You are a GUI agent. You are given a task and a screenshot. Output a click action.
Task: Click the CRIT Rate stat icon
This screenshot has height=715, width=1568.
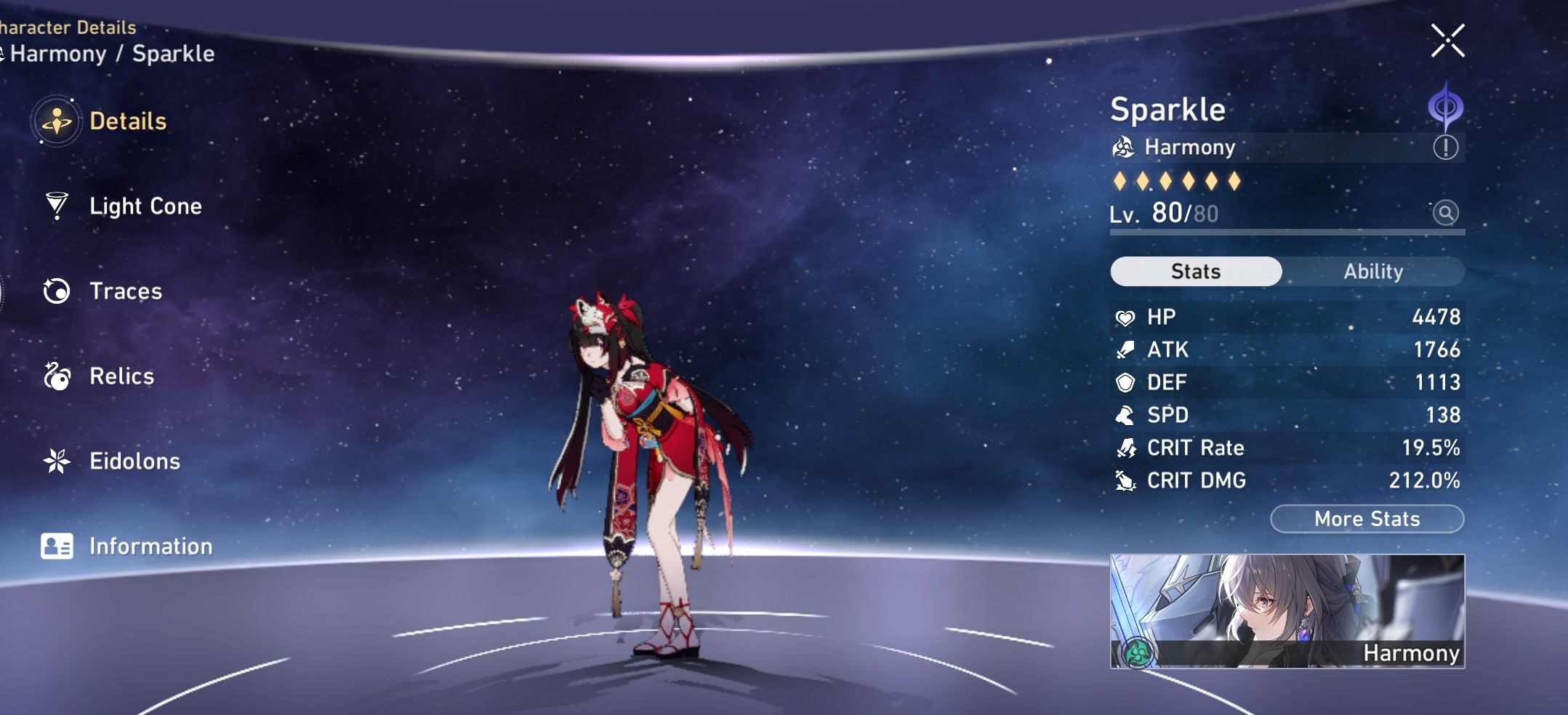[x=1126, y=448]
